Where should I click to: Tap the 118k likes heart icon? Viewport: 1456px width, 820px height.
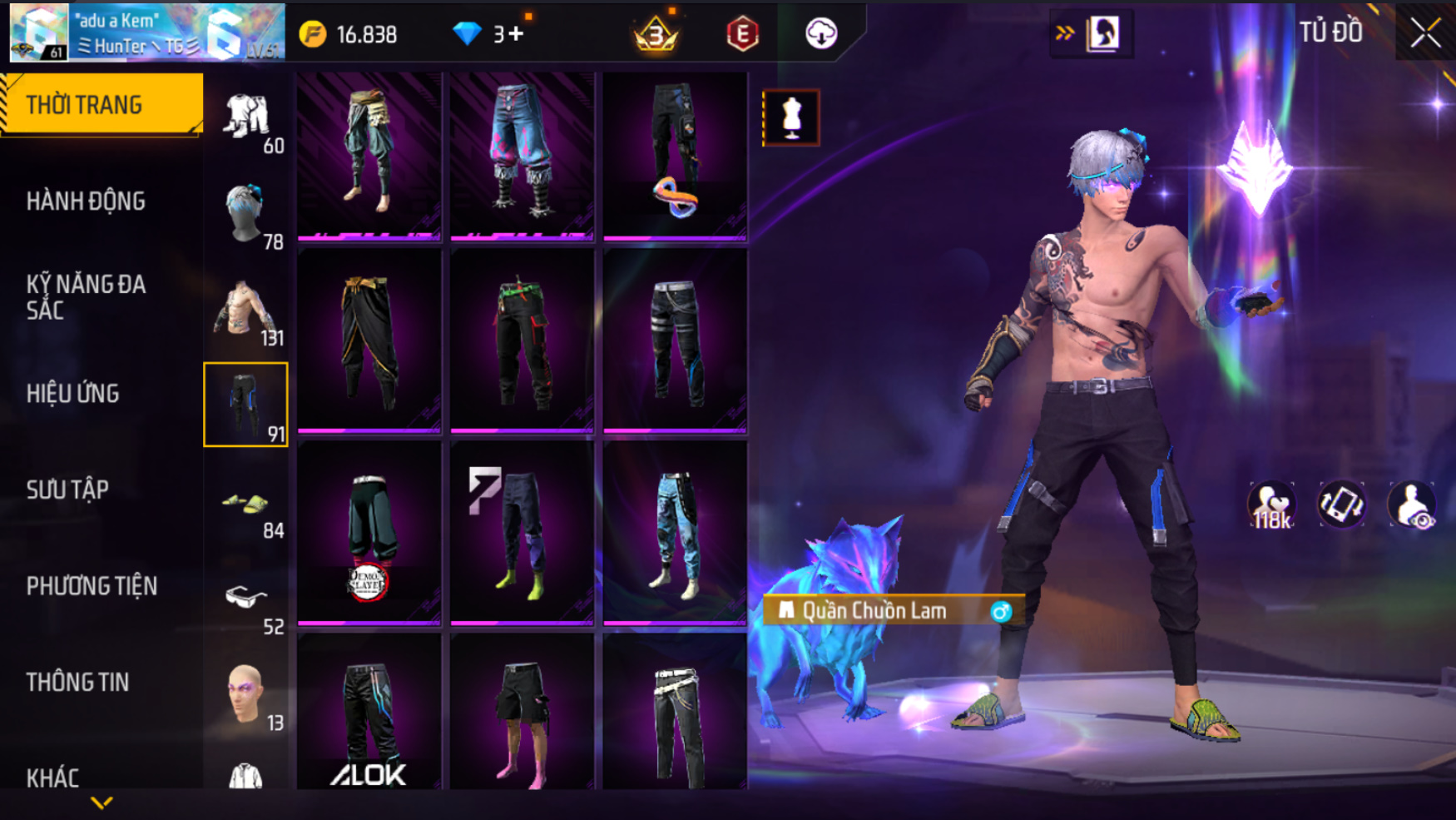(x=1271, y=505)
